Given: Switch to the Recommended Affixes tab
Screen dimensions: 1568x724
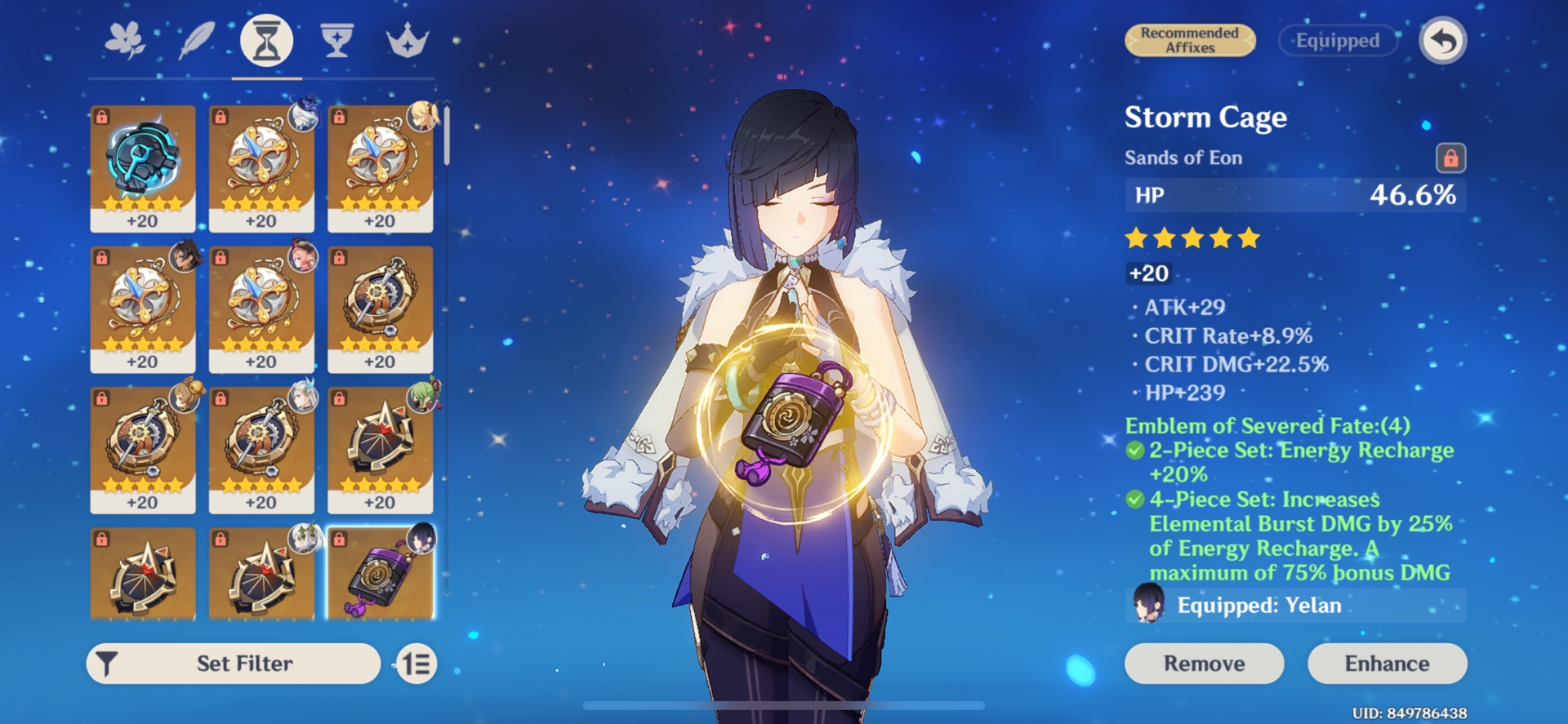Looking at the screenshot, I should [x=1189, y=39].
